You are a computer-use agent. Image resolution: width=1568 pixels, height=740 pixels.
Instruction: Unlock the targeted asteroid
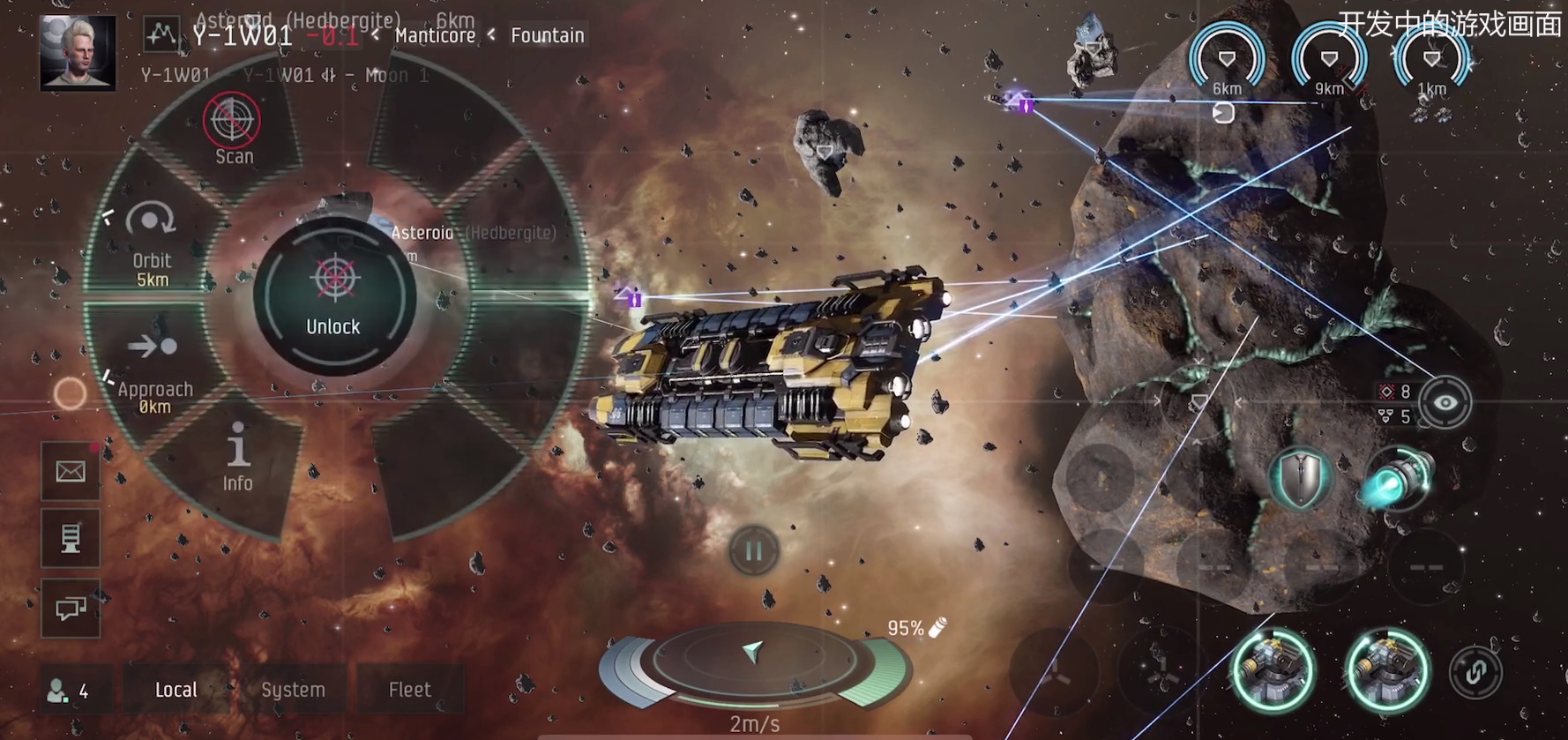[334, 295]
